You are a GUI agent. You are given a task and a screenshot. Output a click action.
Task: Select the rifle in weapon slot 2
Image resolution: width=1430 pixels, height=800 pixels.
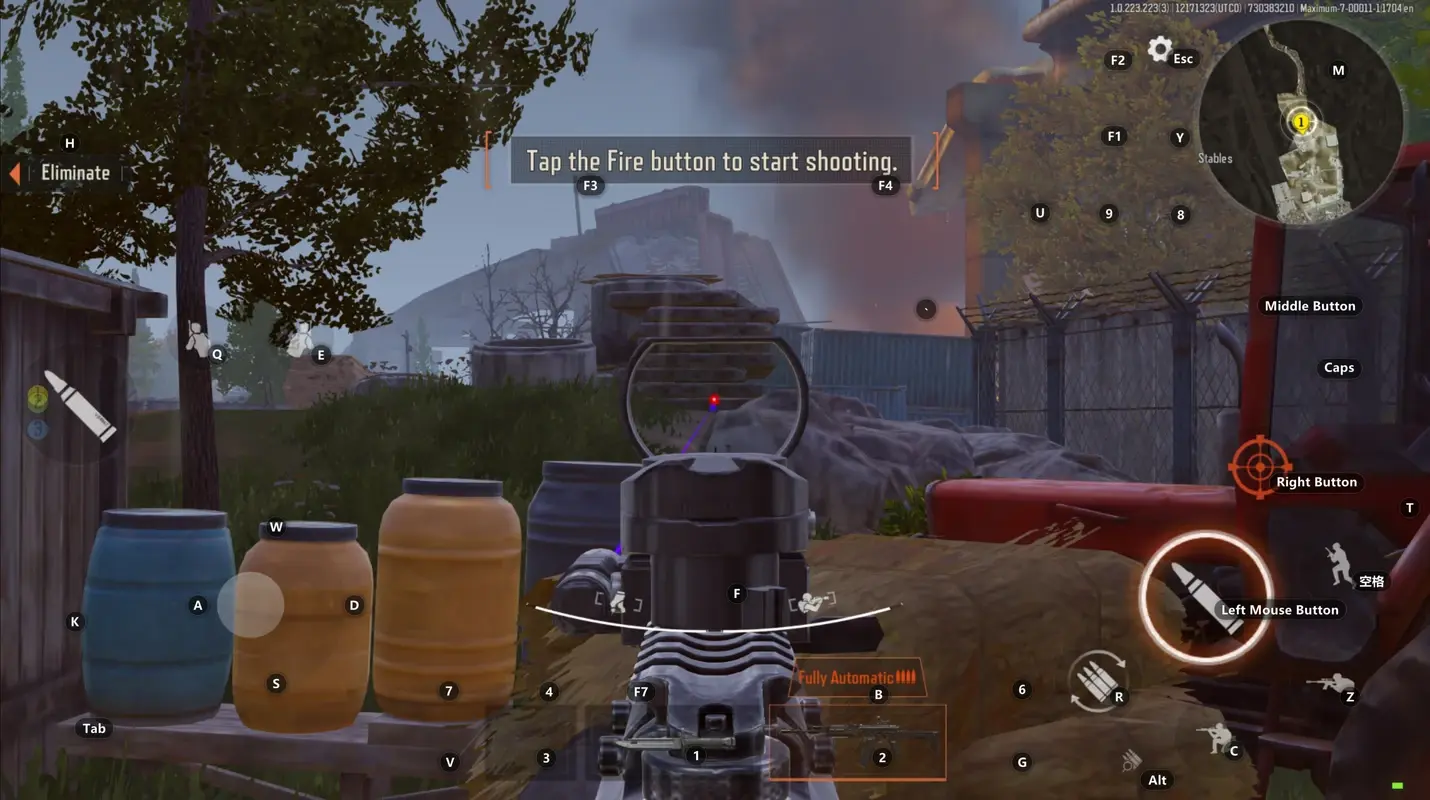(858, 741)
